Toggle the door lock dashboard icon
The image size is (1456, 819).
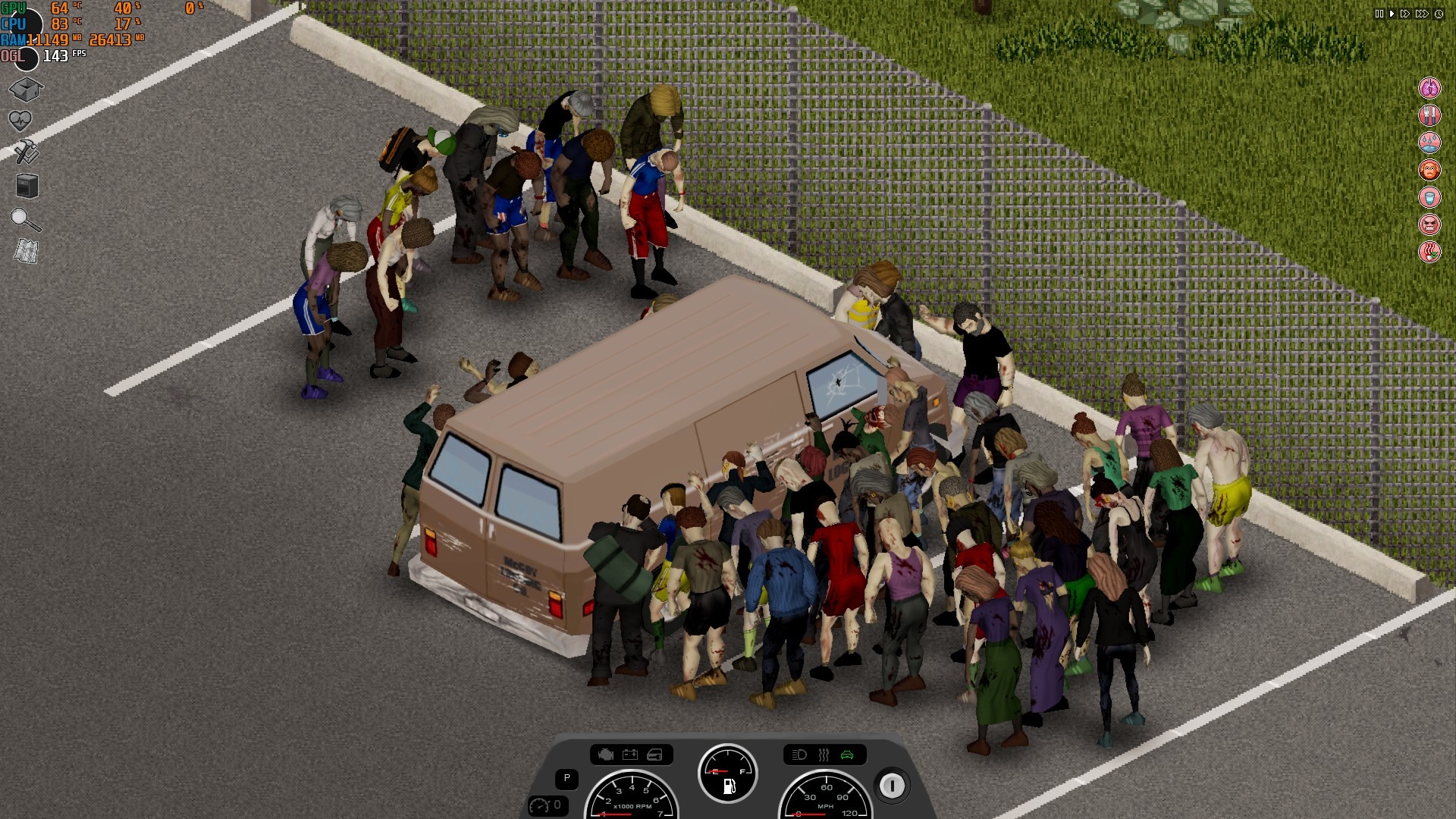click(655, 755)
